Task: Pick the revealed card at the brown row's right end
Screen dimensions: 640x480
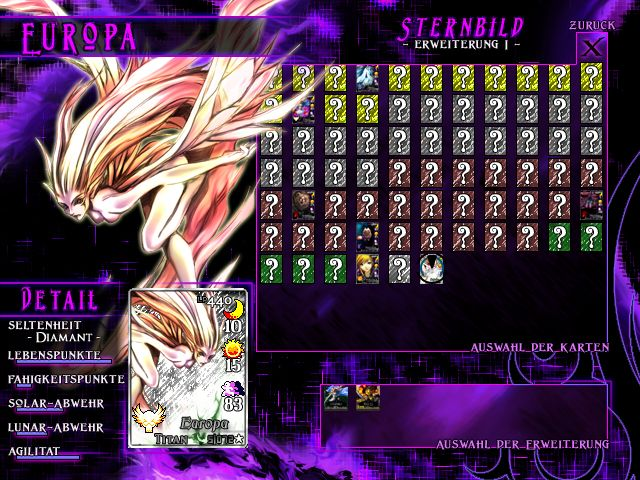Action: (591, 205)
